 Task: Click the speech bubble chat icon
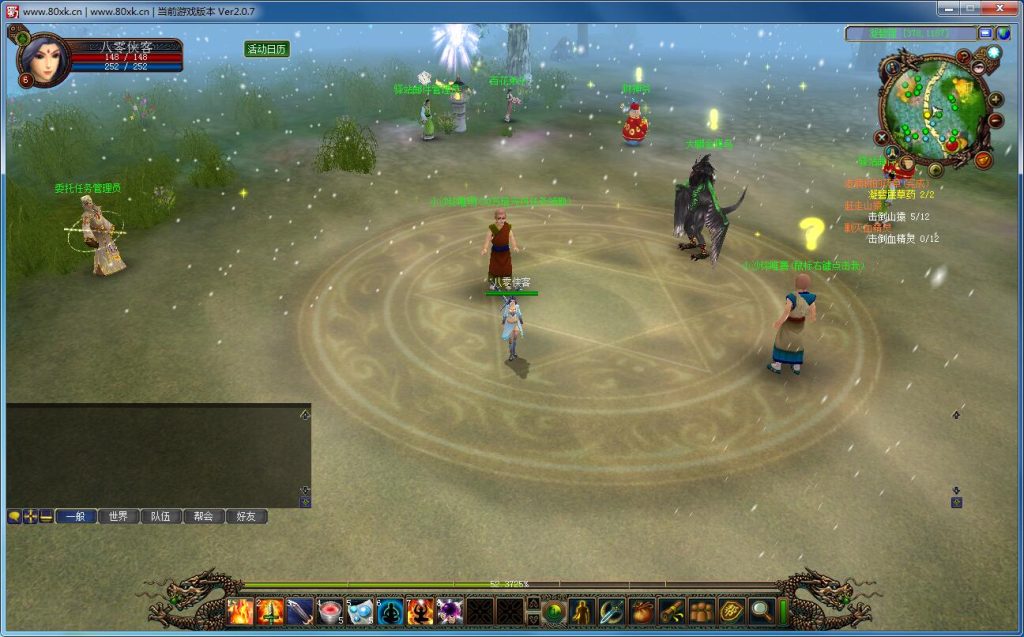tap(14, 517)
